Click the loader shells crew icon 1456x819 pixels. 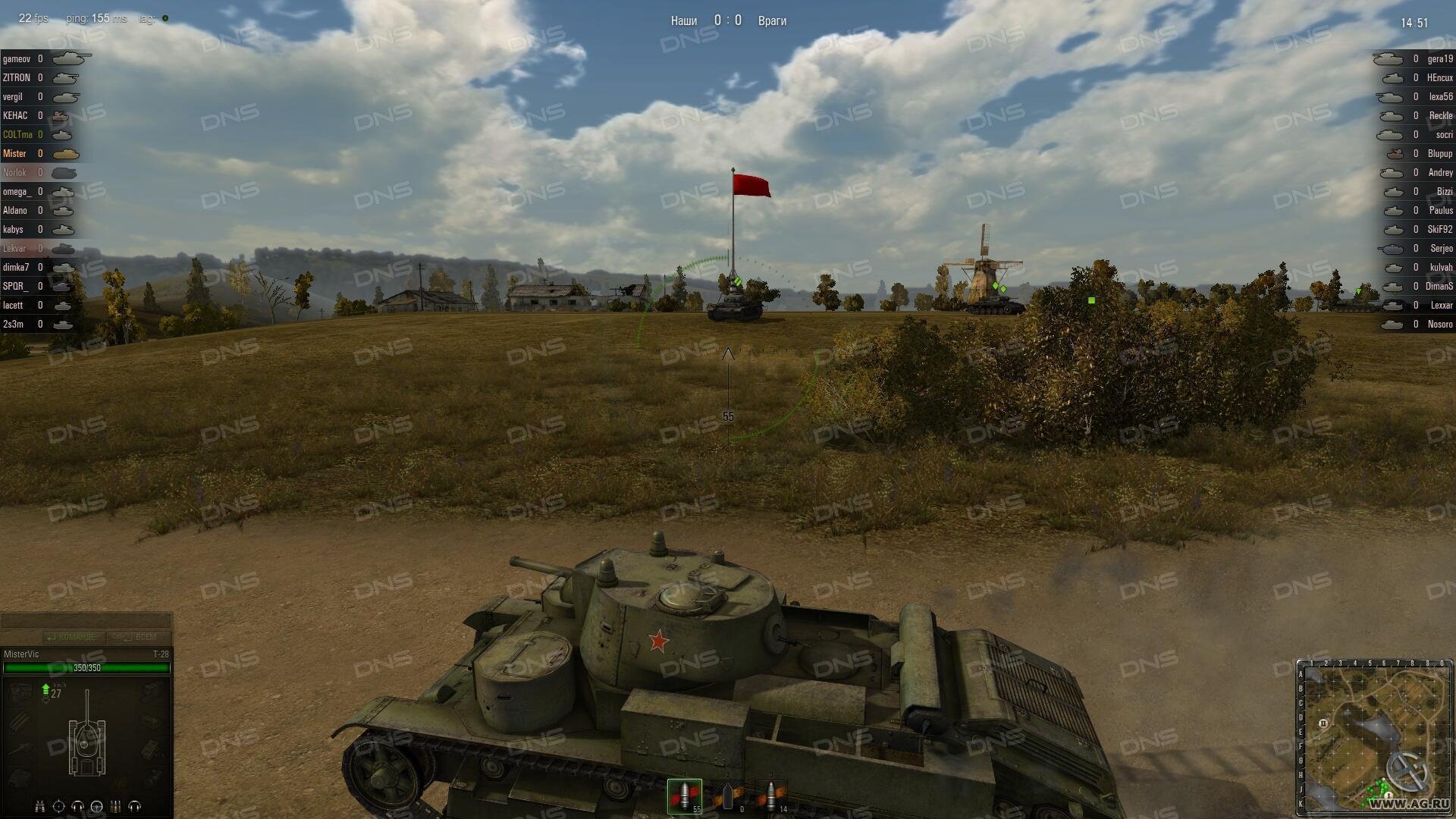tap(116, 806)
